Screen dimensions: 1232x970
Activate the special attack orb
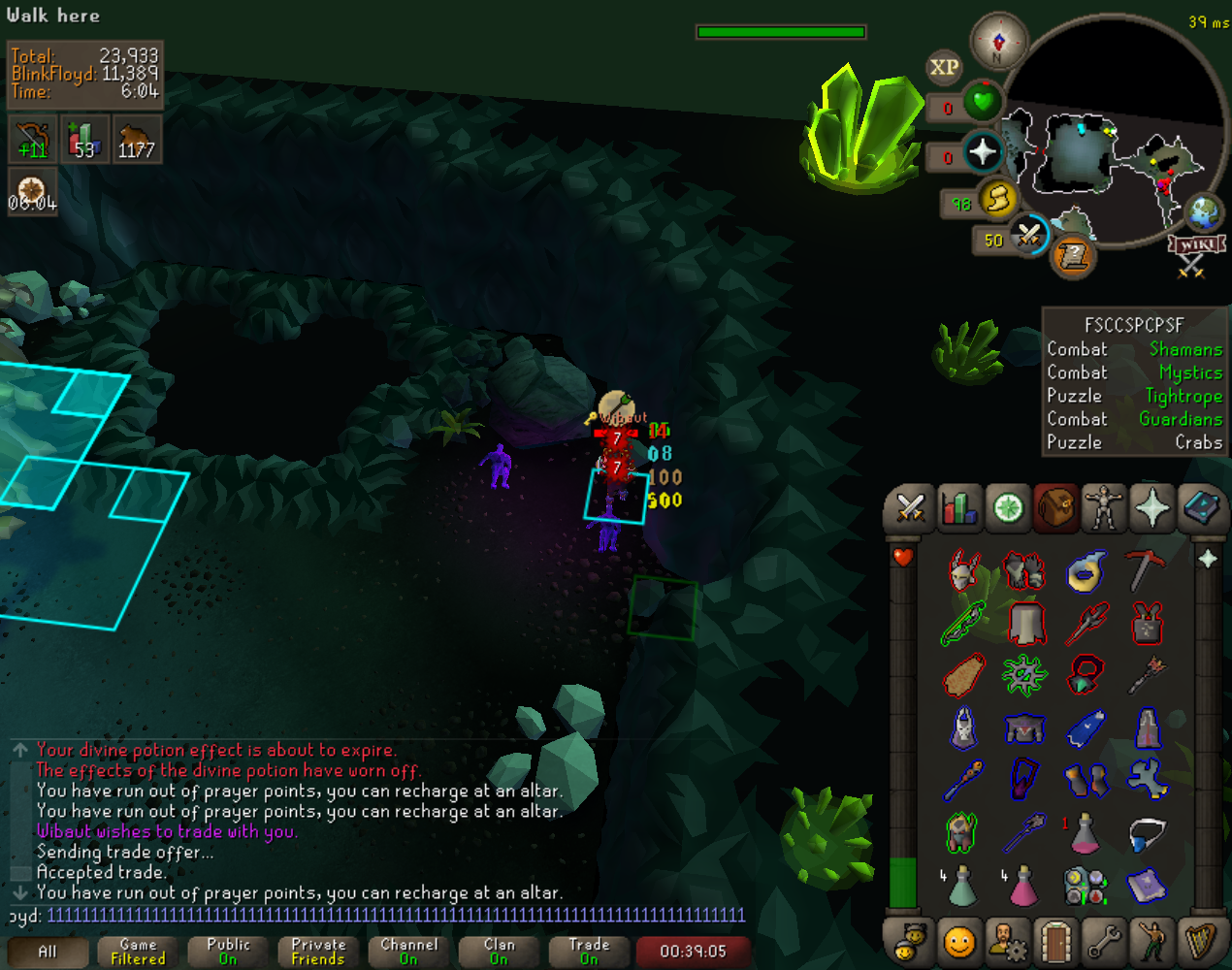pos(1028,235)
